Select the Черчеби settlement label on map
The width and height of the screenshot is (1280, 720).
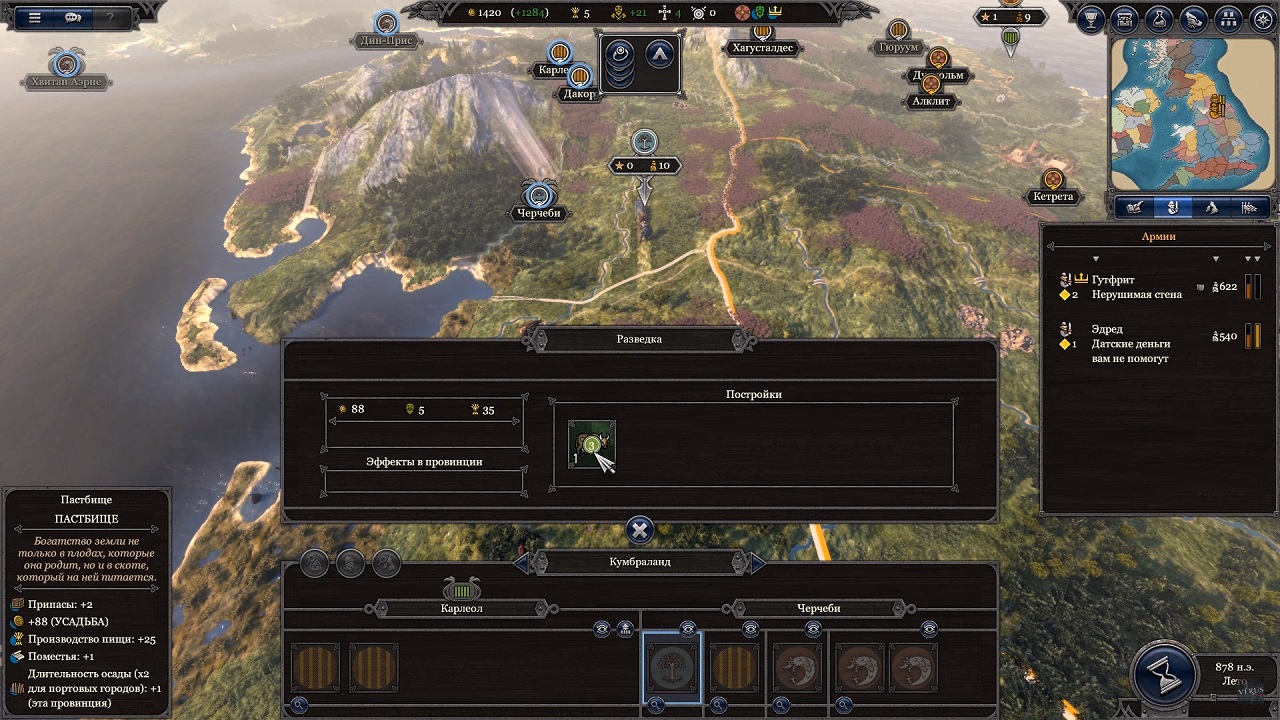(x=540, y=213)
